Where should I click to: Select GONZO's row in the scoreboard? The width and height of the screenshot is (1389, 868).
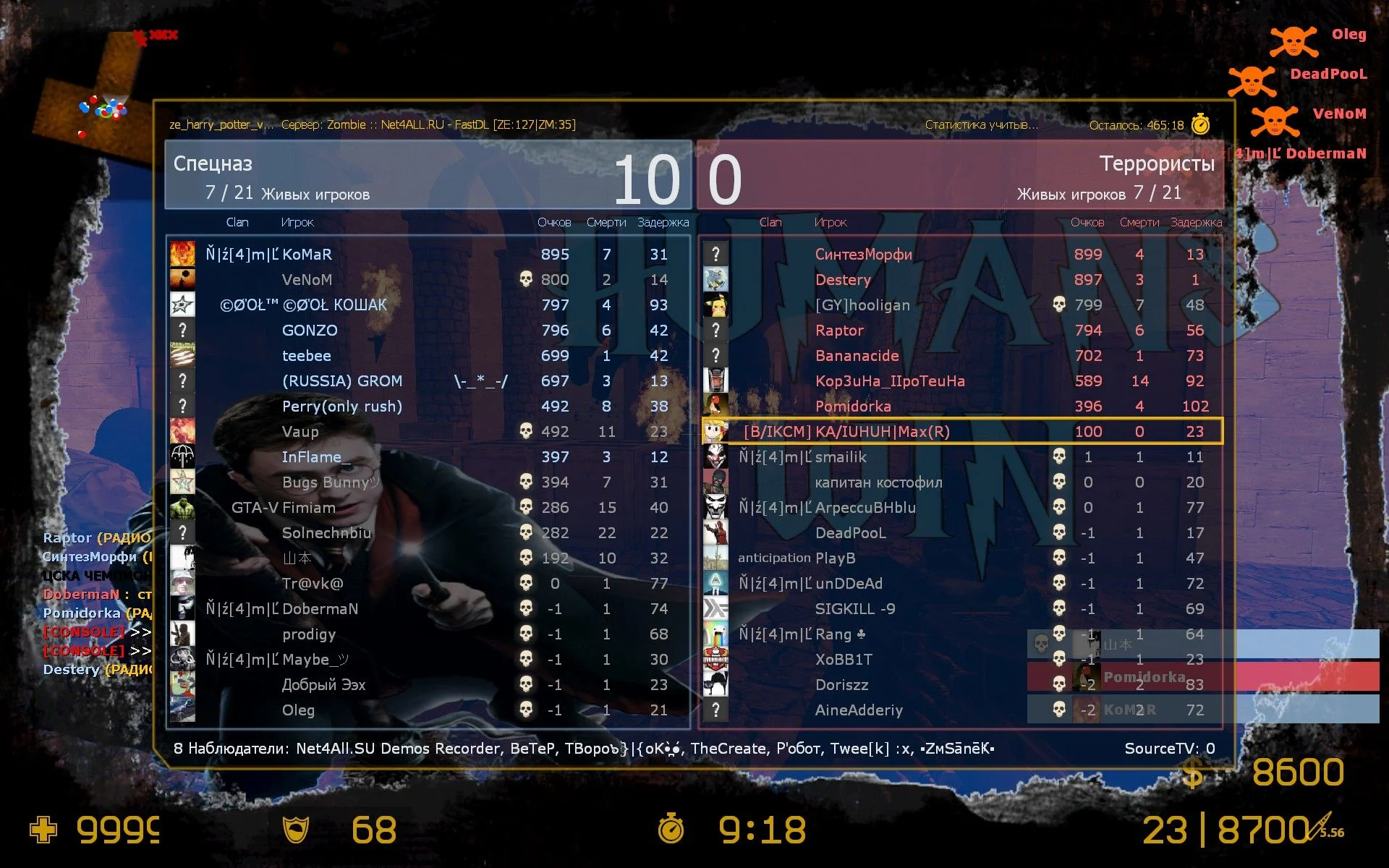pyautogui.click(x=310, y=331)
